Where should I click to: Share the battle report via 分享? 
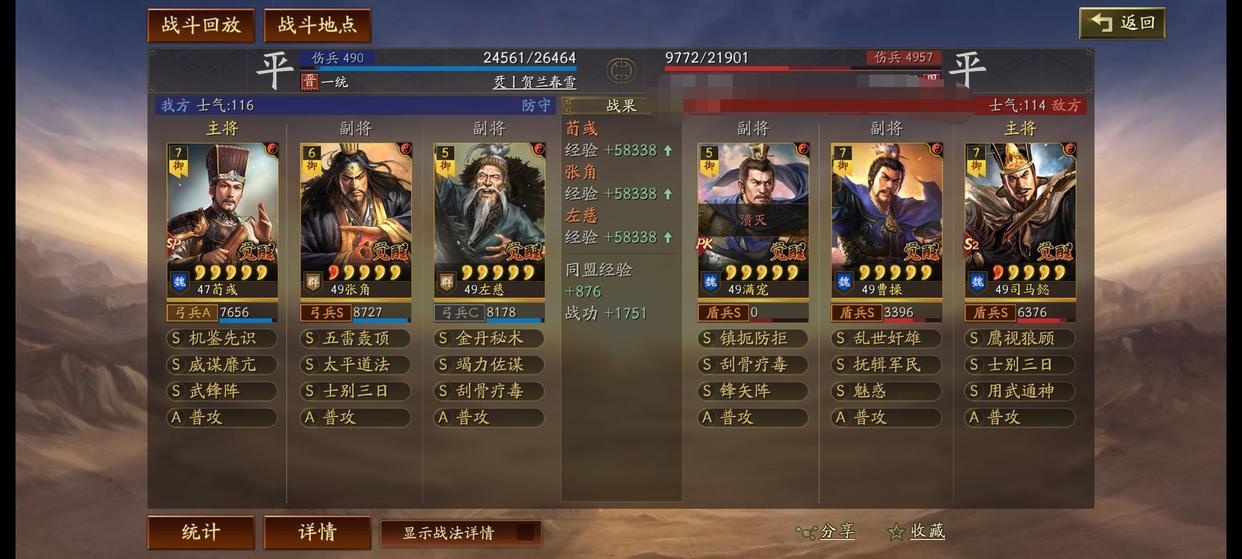tap(828, 532)
